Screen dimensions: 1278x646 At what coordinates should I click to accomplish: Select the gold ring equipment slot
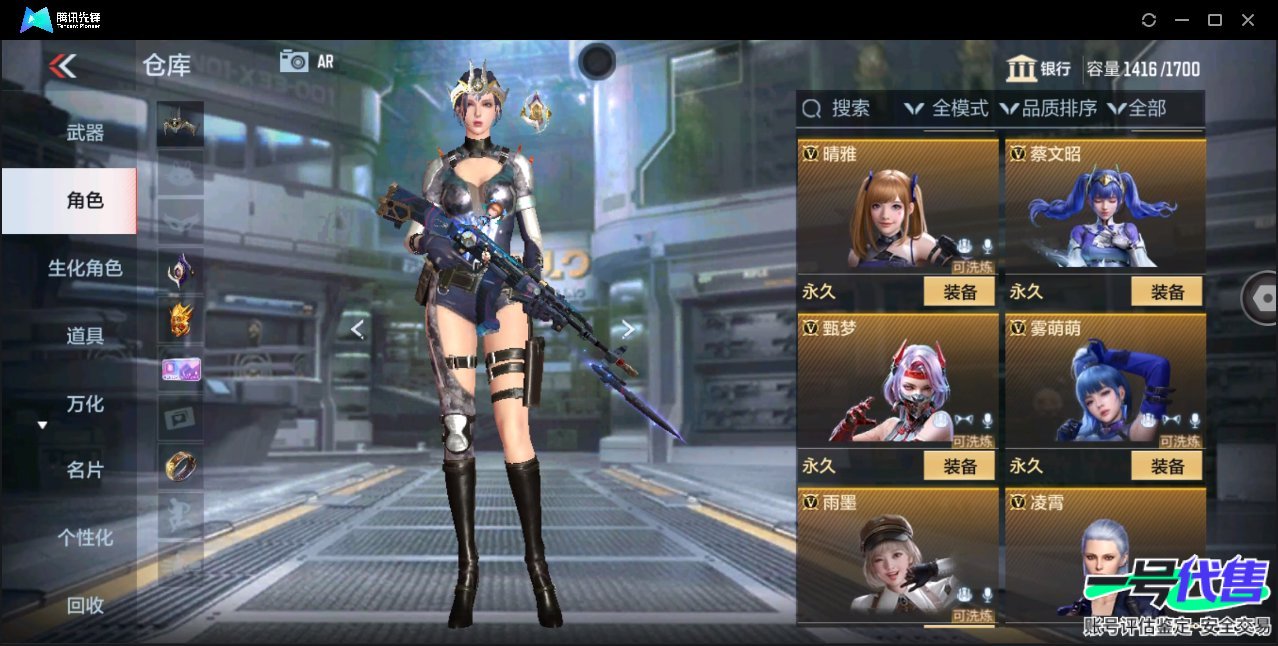click(x=180, y=465)
